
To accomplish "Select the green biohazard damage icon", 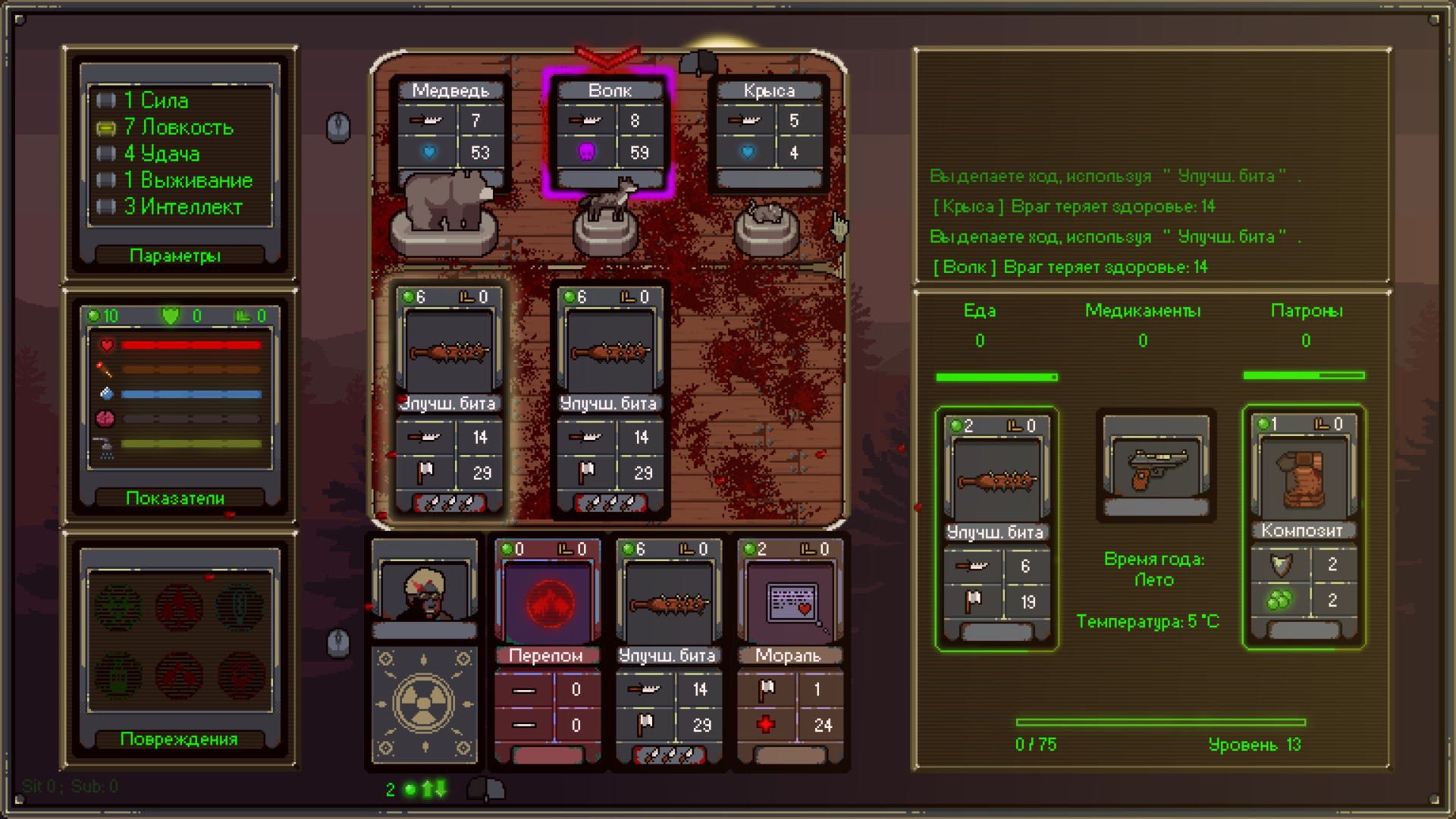I will (x=119, y=607).
